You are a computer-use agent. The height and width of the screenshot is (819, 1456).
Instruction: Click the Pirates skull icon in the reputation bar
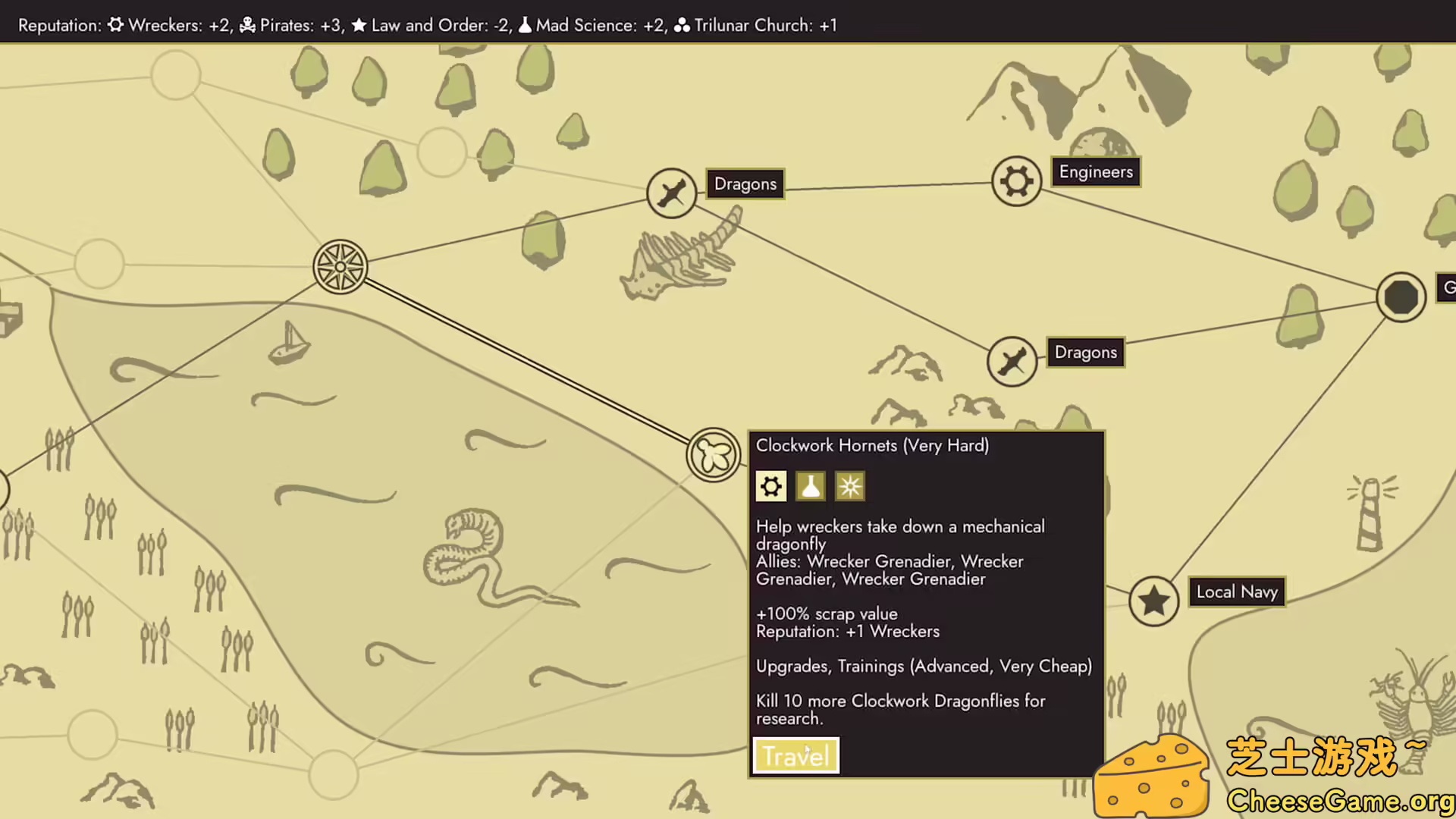point(245,25)
